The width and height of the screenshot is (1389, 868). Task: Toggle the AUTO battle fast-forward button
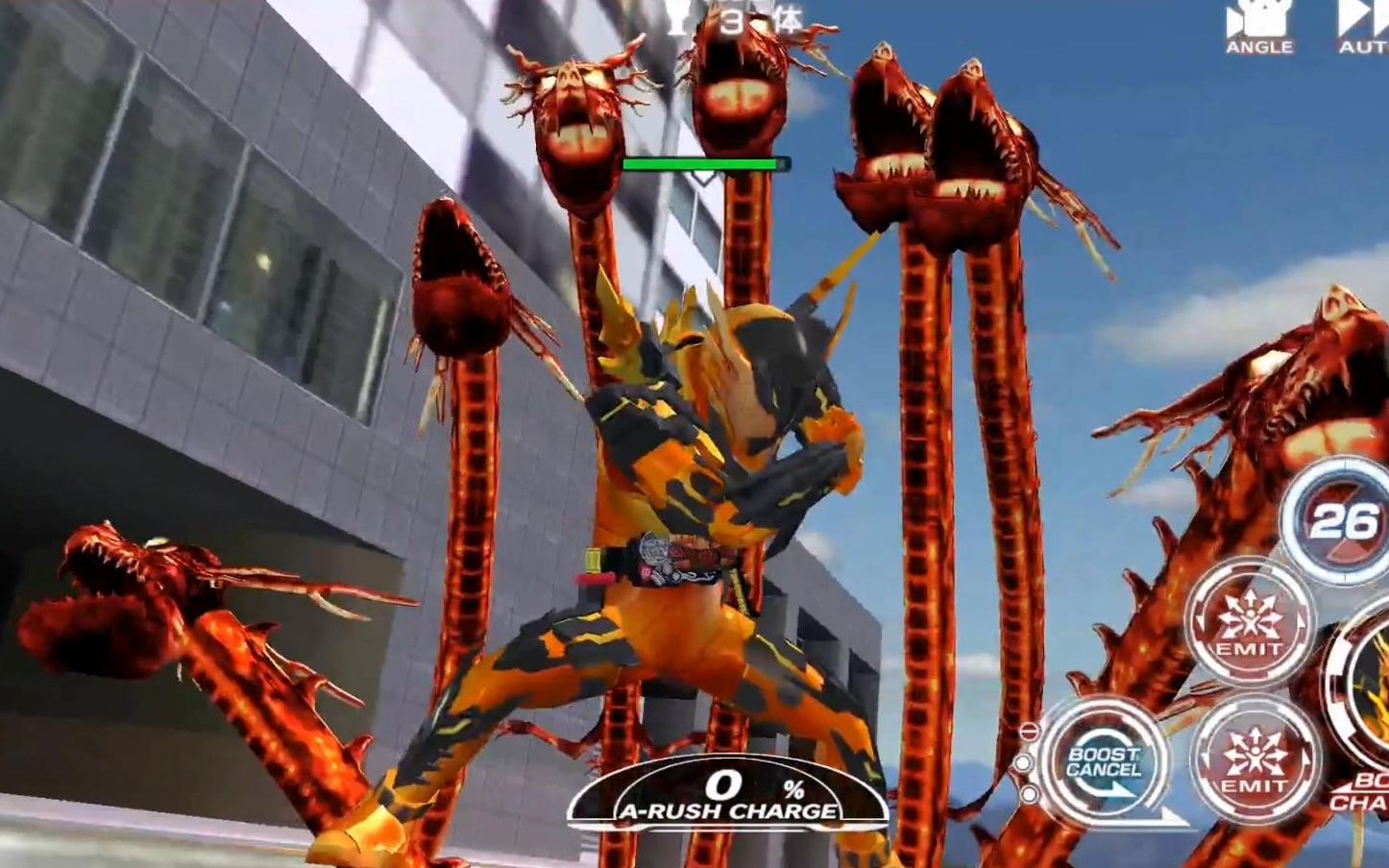[1364, 29]
